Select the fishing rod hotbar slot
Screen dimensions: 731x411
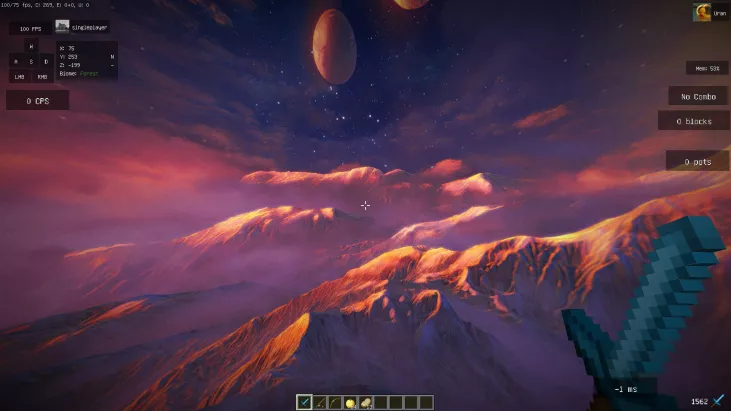[319, 402]
